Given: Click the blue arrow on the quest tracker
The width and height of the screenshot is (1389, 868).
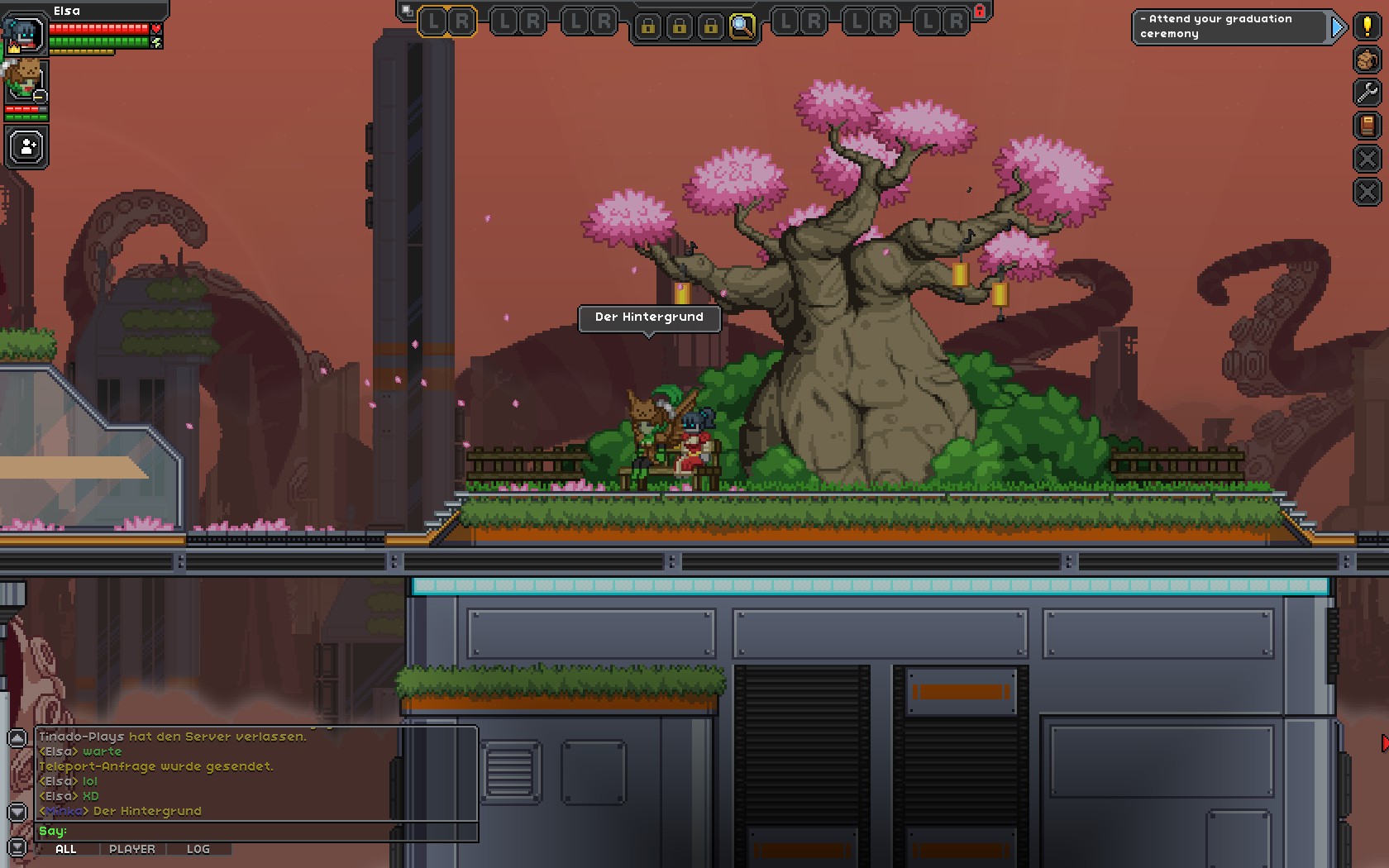Looking at the screenshot, I should 1338,27.
